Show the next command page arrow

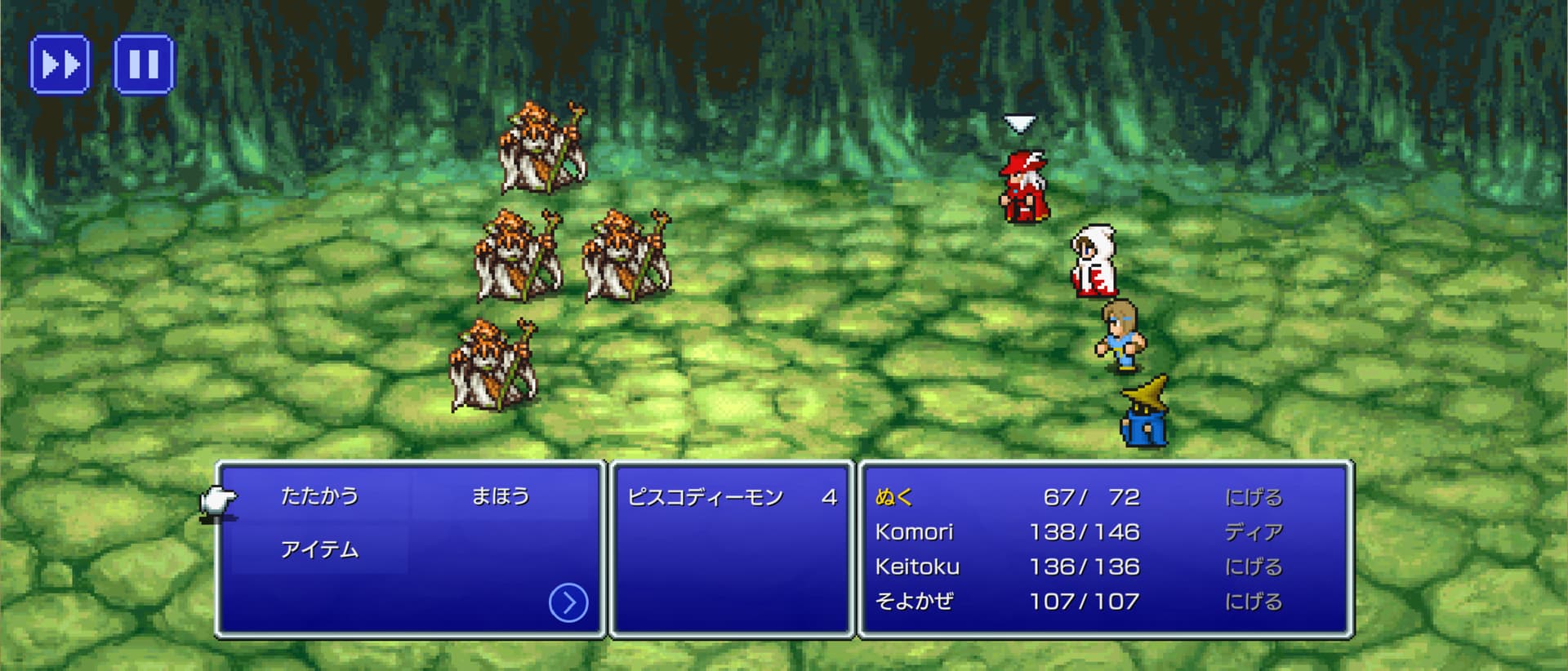568,602
